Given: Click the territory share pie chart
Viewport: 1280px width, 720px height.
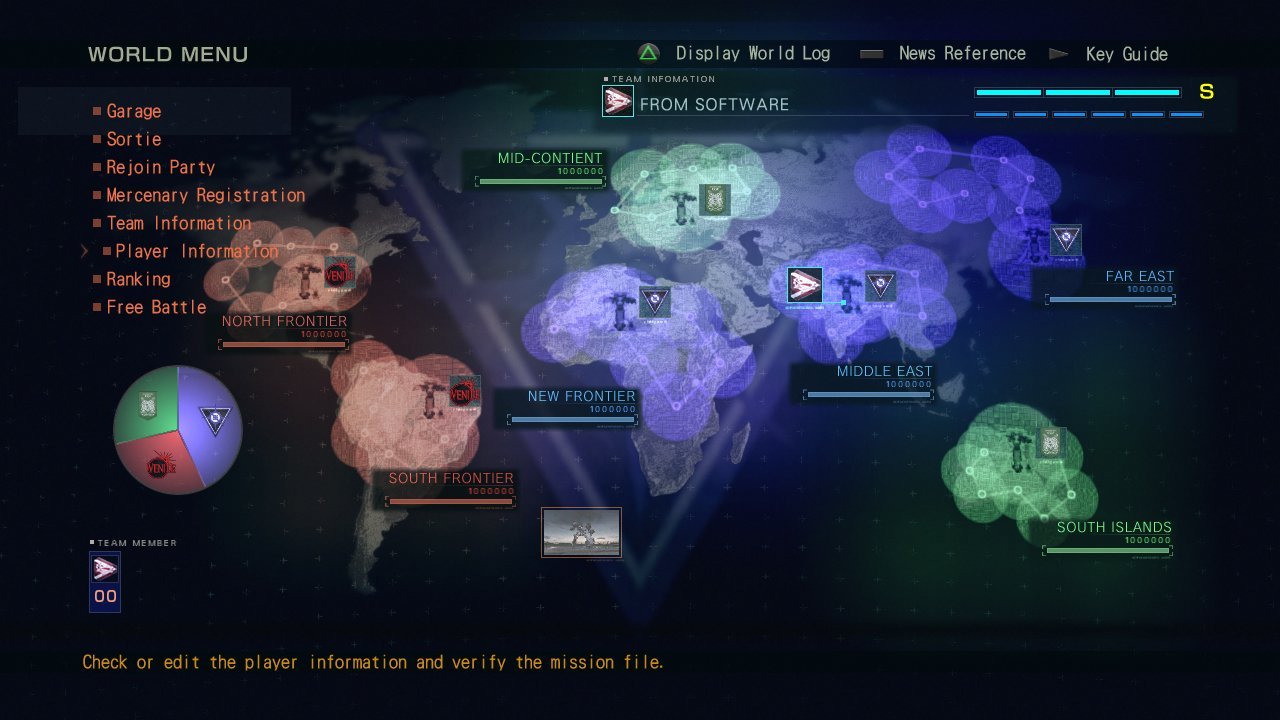Looking at the screenshot, I should (178, 429).
